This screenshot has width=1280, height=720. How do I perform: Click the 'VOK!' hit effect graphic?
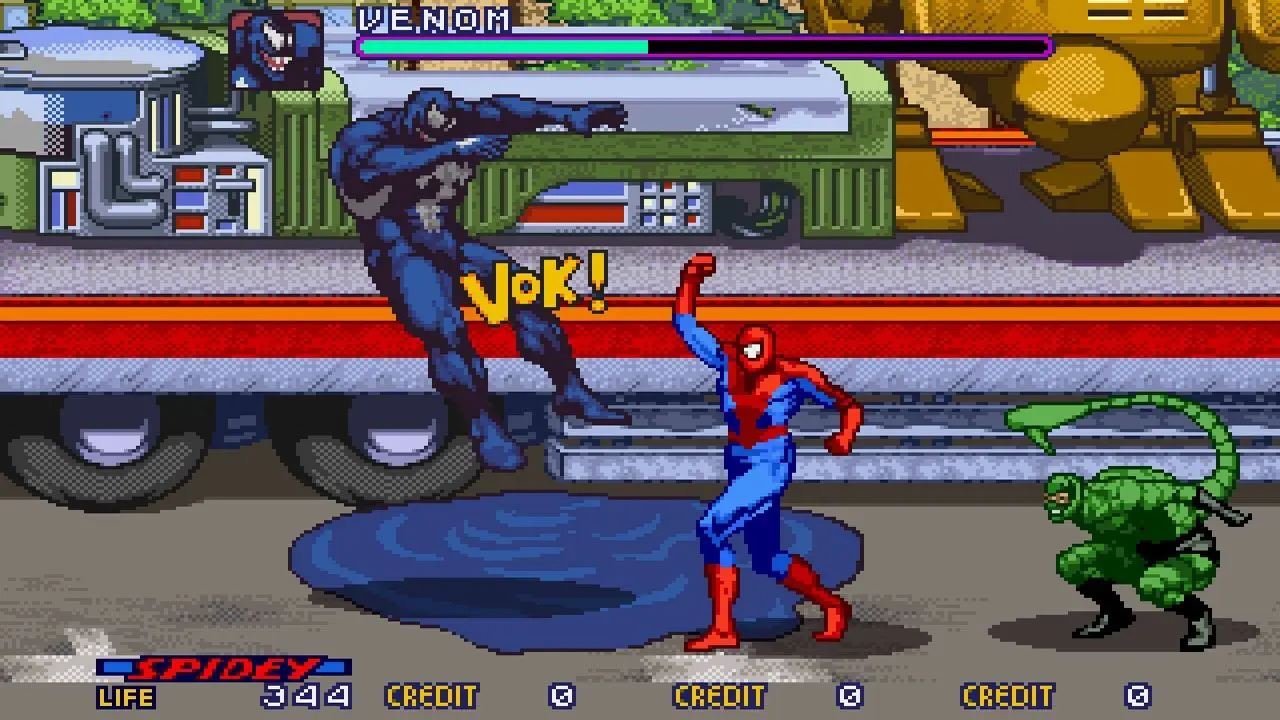click(530, 290)
